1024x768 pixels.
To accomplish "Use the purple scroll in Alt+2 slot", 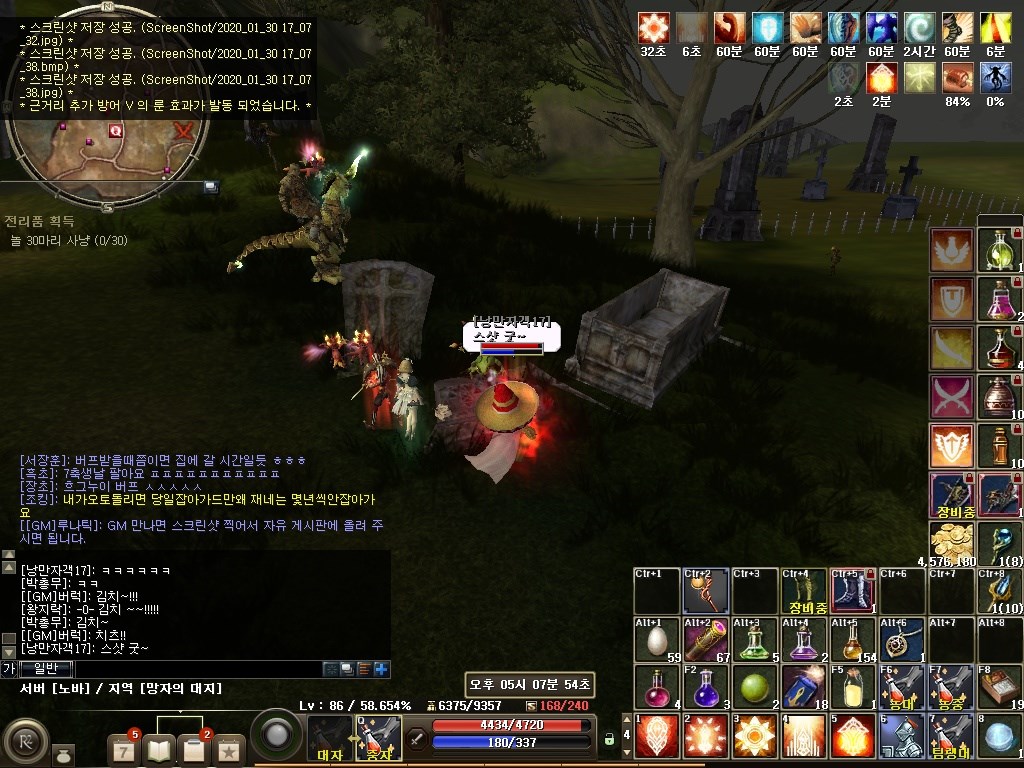I will click(x=705, y=641).
